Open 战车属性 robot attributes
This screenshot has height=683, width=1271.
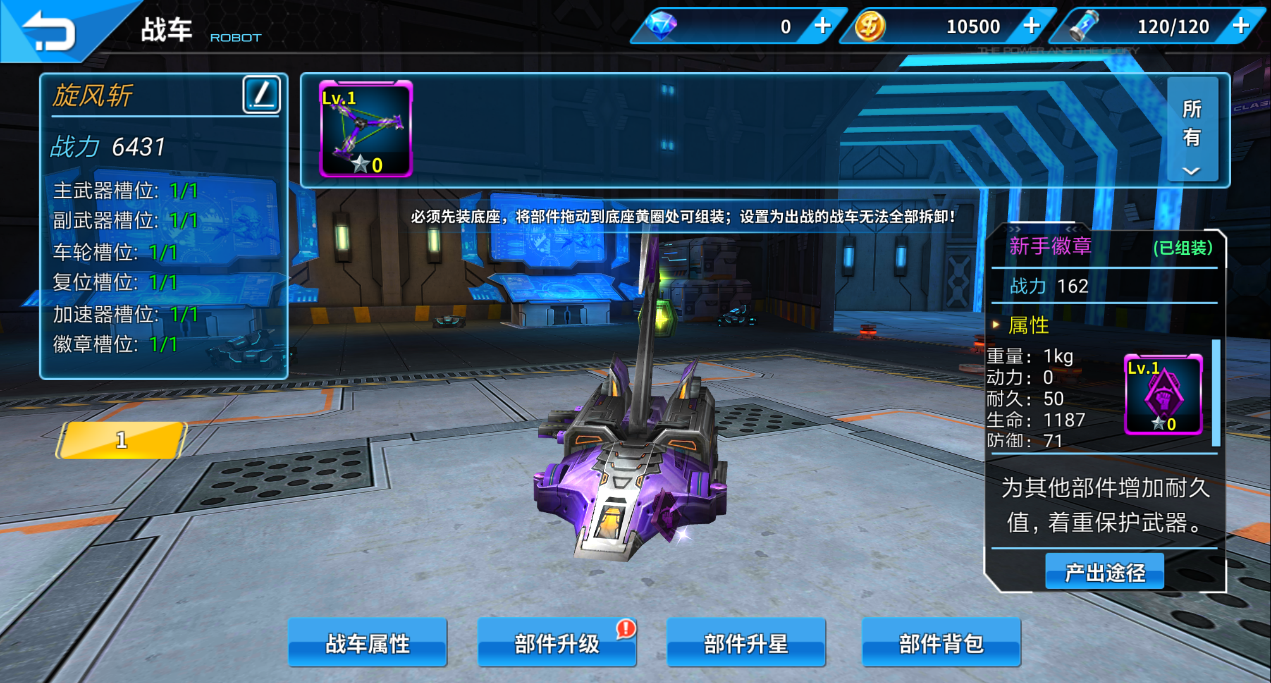point(367,643)
